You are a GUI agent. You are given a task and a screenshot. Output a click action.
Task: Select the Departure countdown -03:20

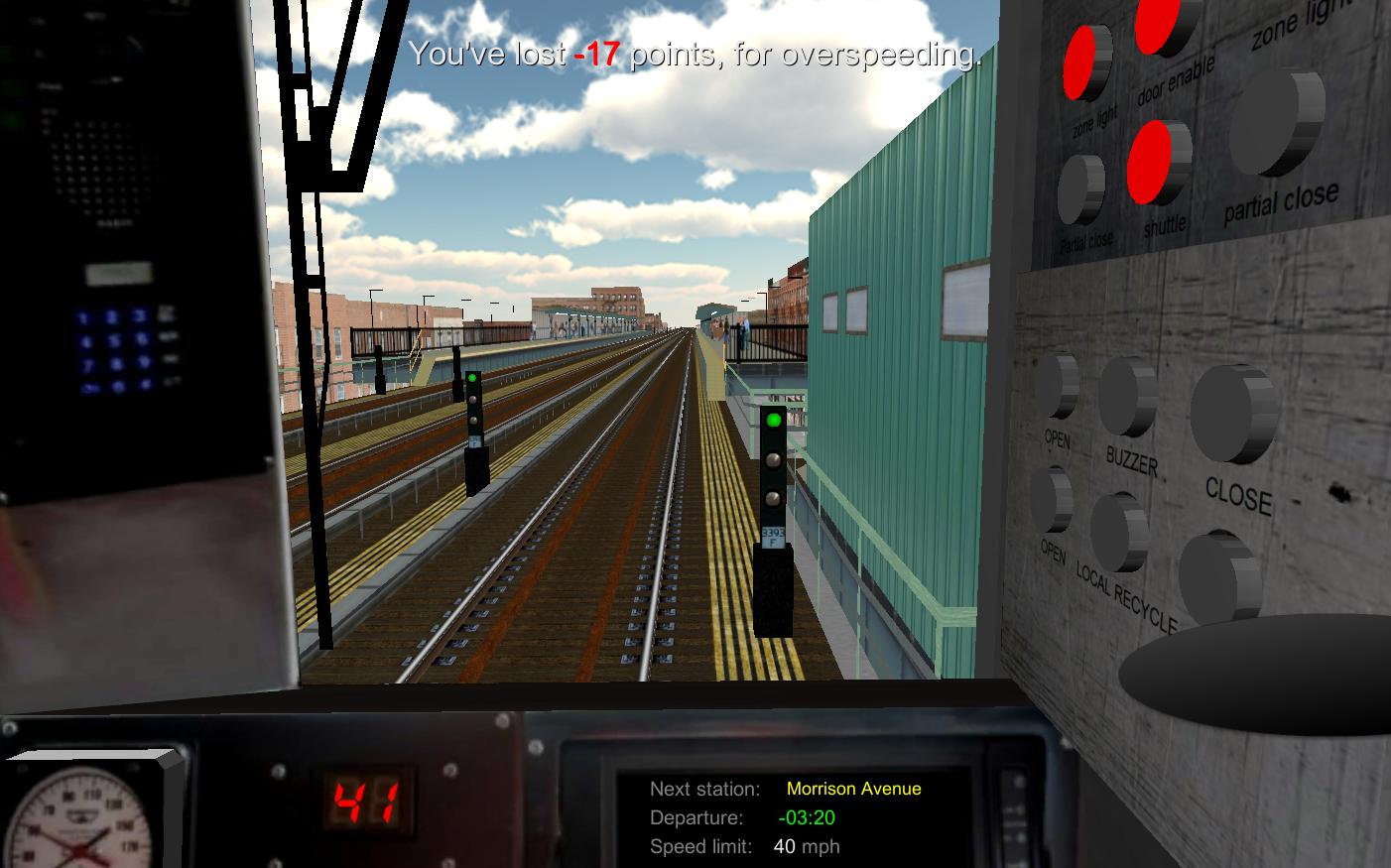(805, 818)
